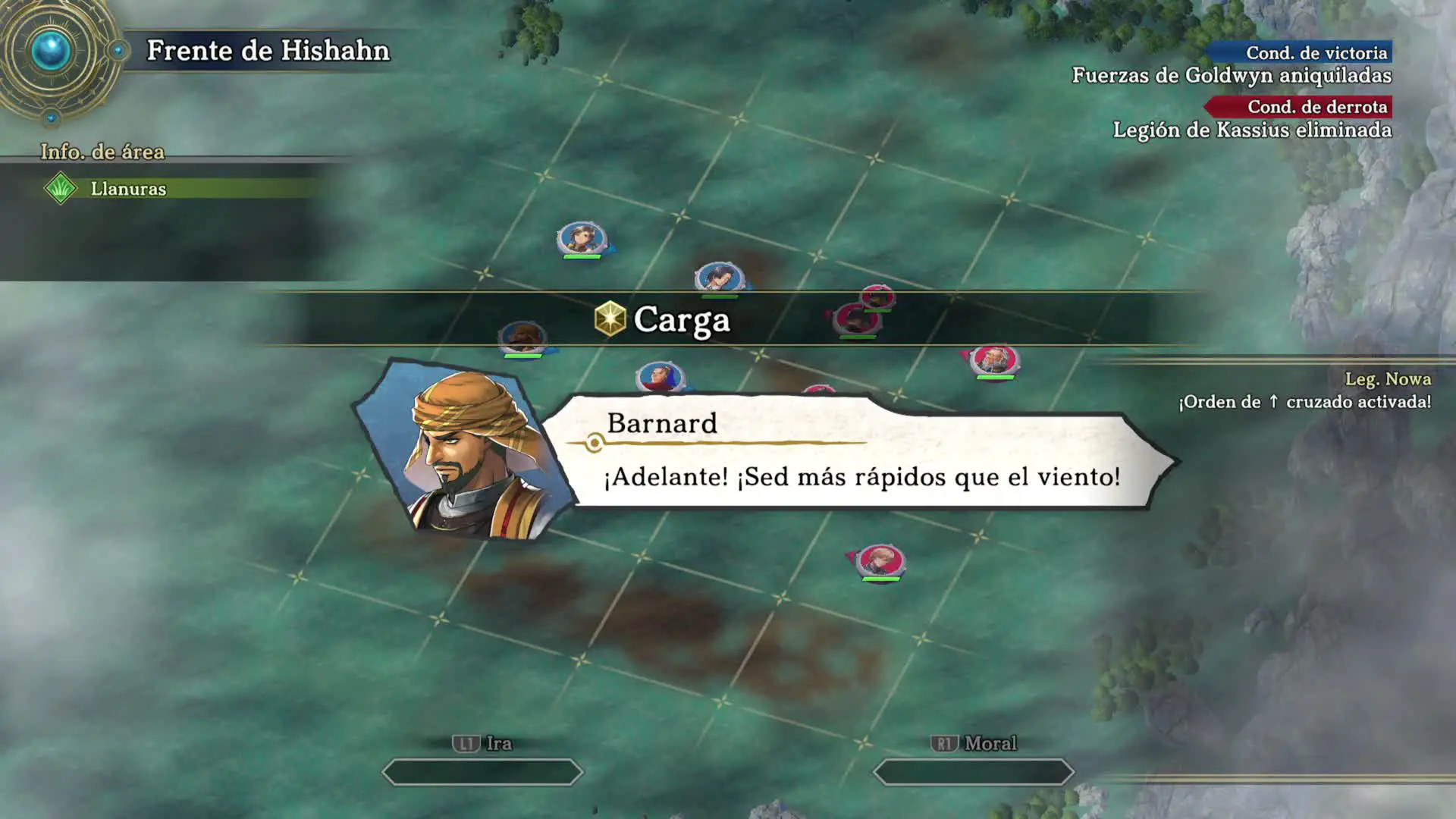
Task: Click the Carga command hexagon icon
Action: [610, 318]
